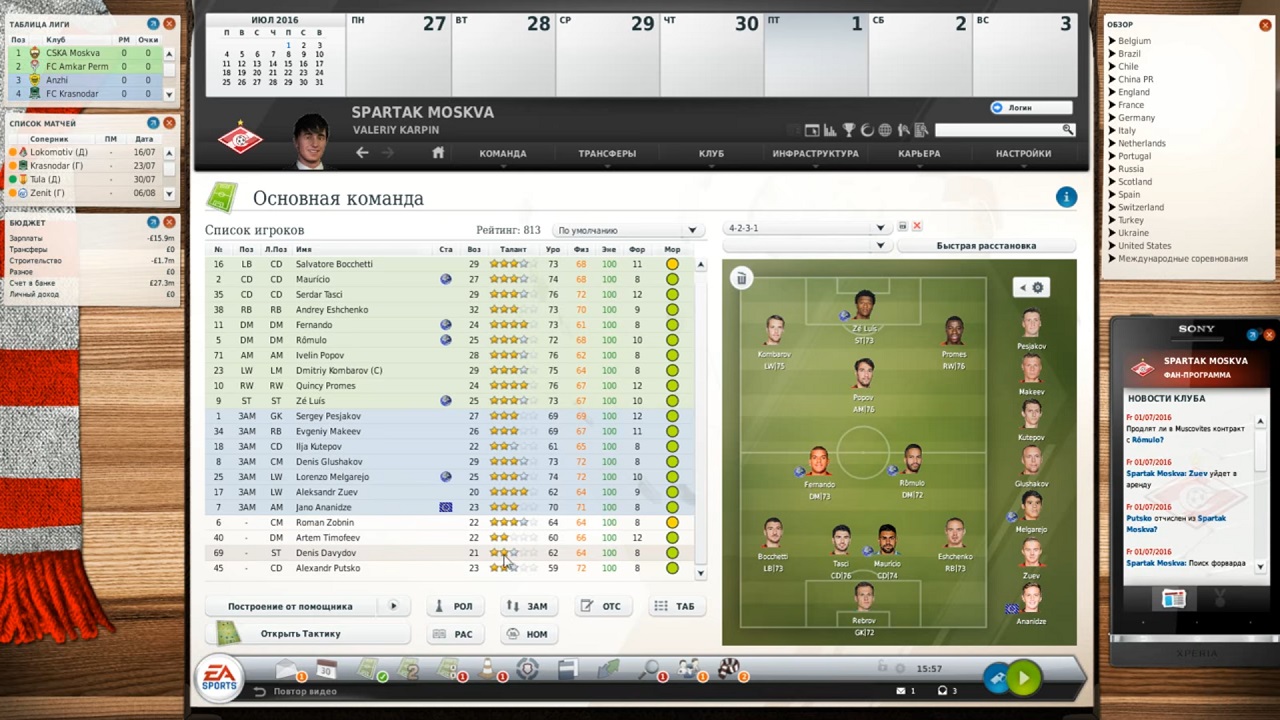
Task: Select player Quincy Promes in the list
Action: coord(326,385)
